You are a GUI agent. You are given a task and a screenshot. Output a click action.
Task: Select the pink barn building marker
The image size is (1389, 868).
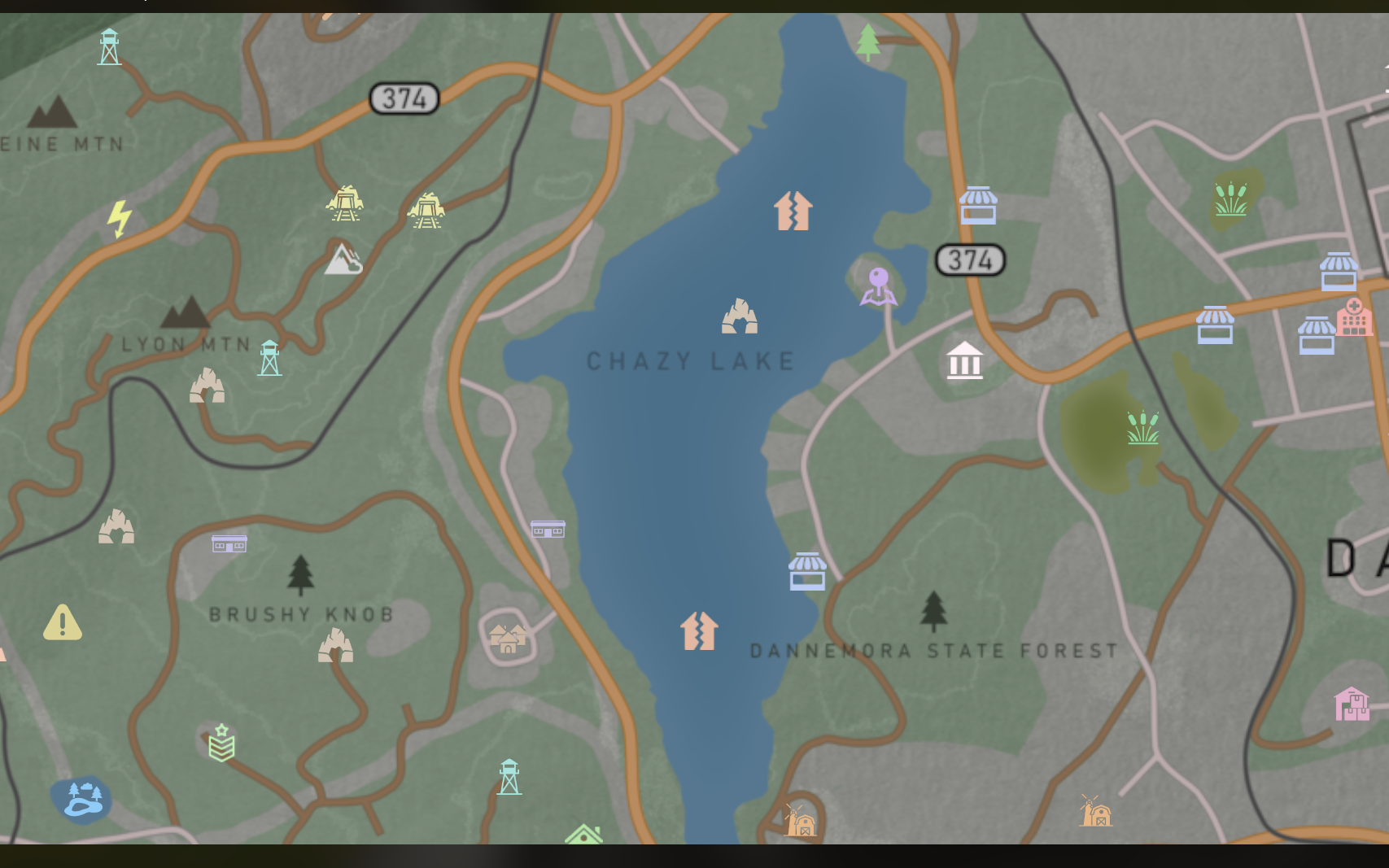(x=1352, y=704)
